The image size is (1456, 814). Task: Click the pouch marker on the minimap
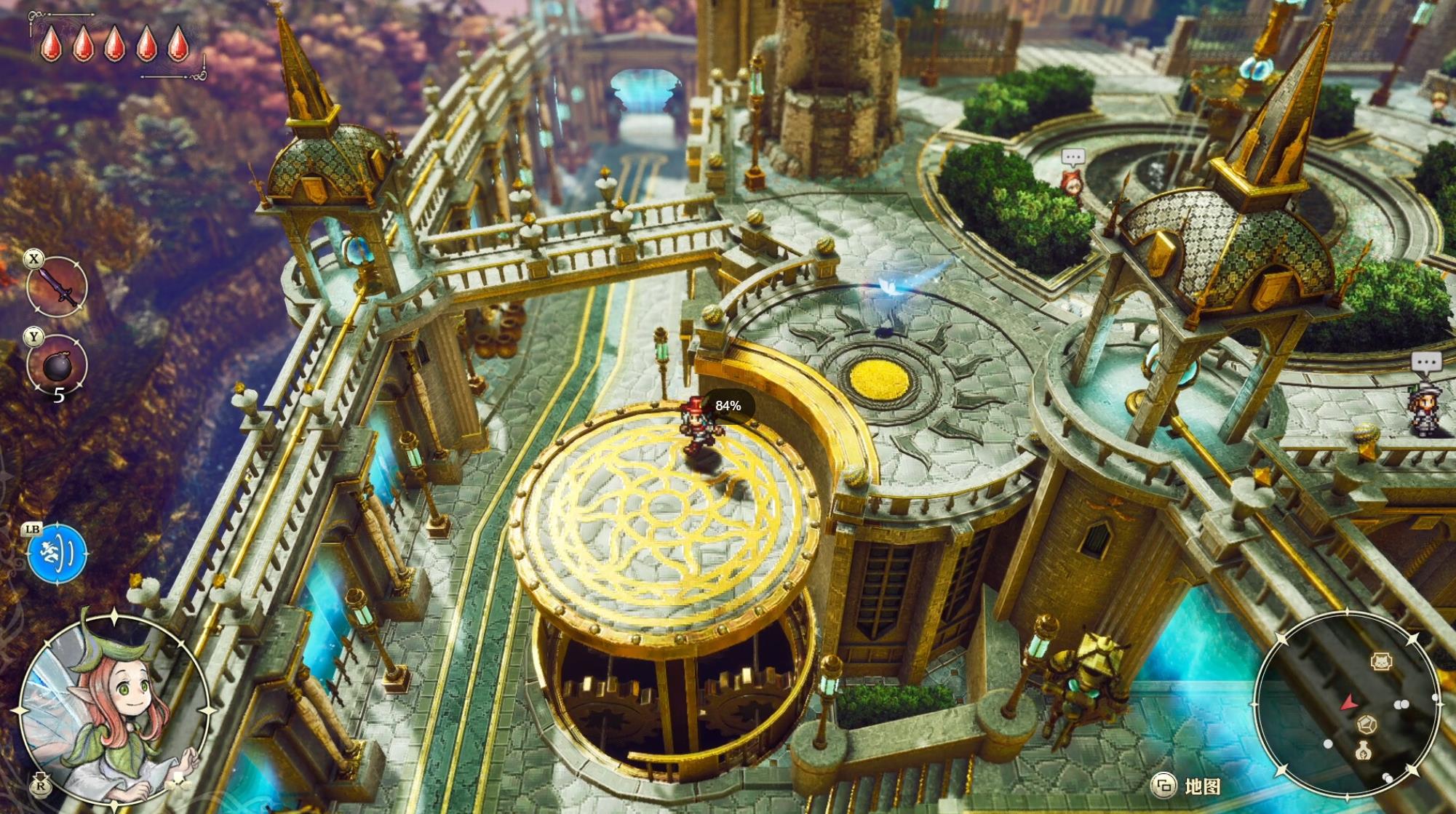pyautogui.click(x=1364, y=751)
